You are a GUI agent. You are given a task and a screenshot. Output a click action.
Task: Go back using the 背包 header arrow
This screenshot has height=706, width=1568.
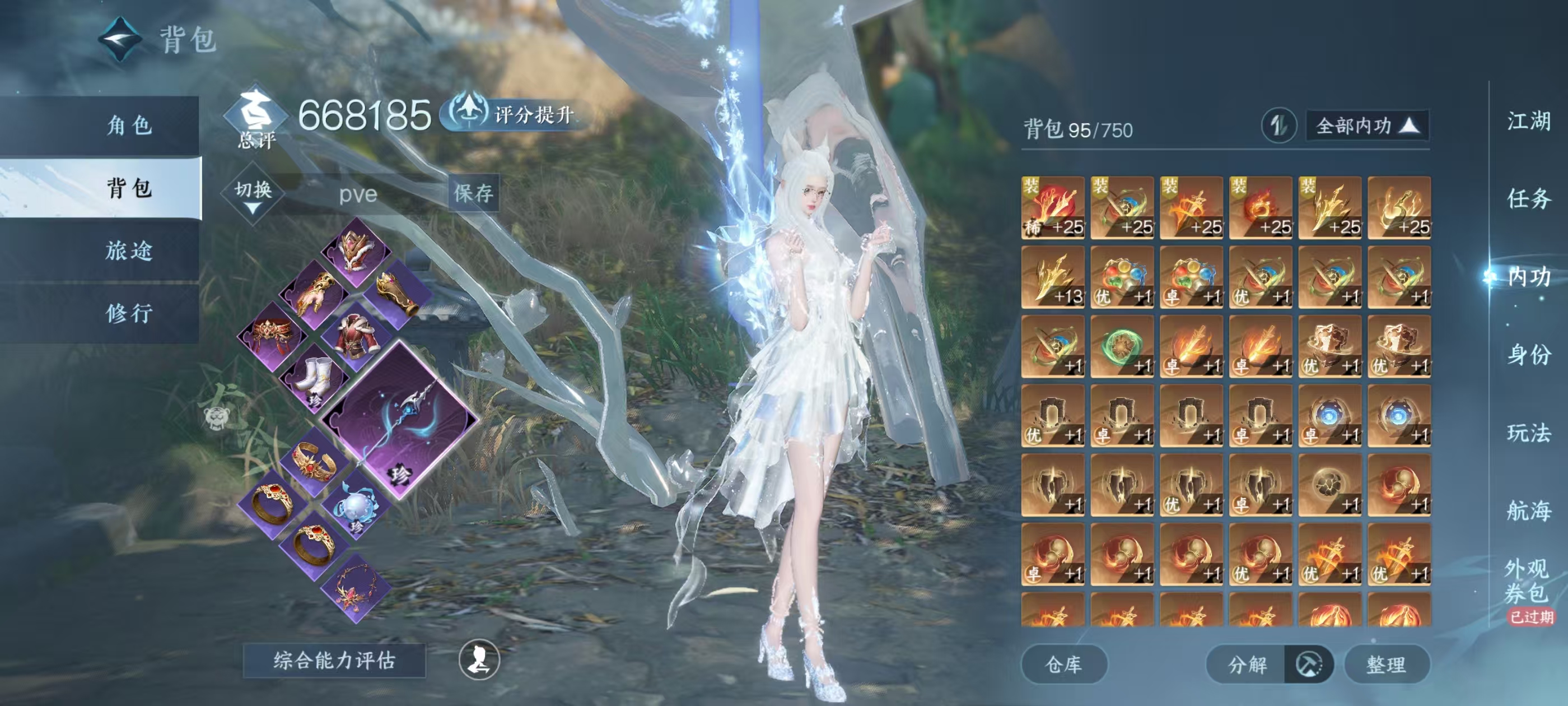pos(120,40)
